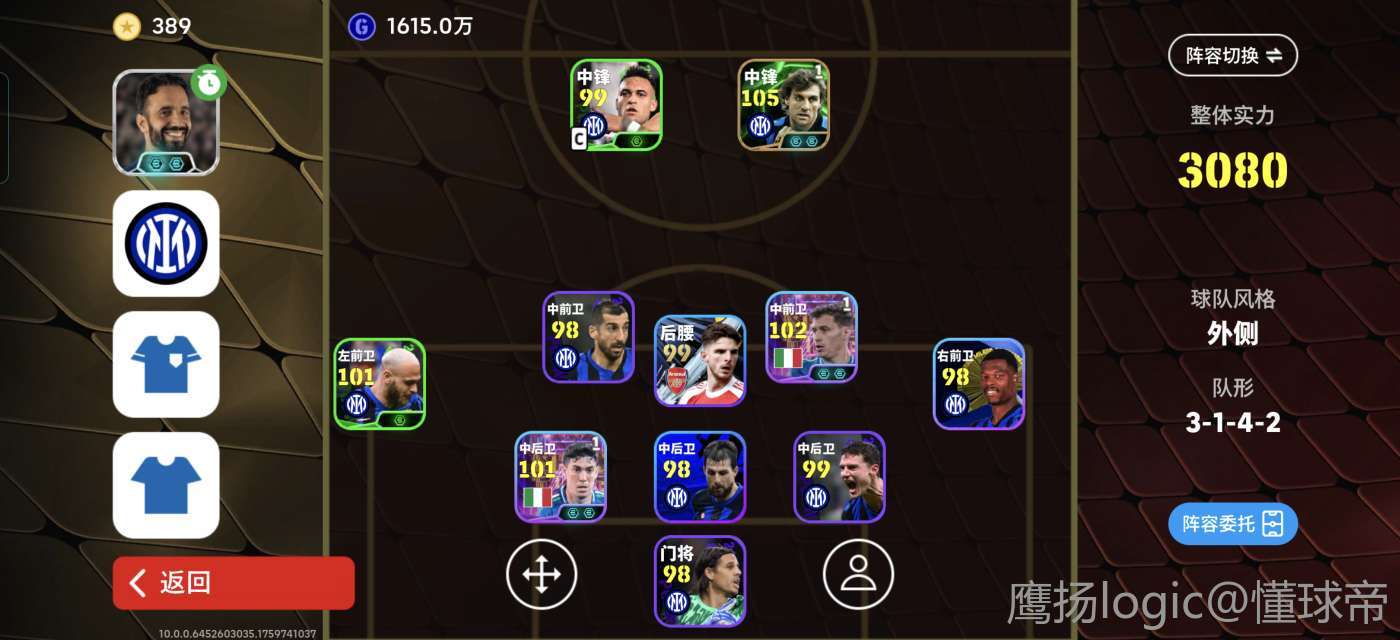The image size is (1400, 640).
Task: Select the 99-rated 中后卫 defender card
Action: click(839, 477)
